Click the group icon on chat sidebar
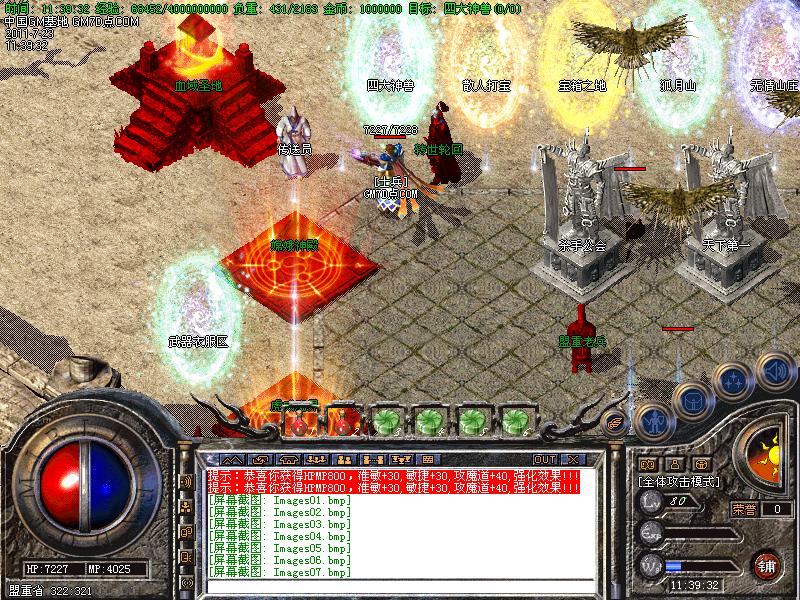800x600 pixels. pos(186,507)
